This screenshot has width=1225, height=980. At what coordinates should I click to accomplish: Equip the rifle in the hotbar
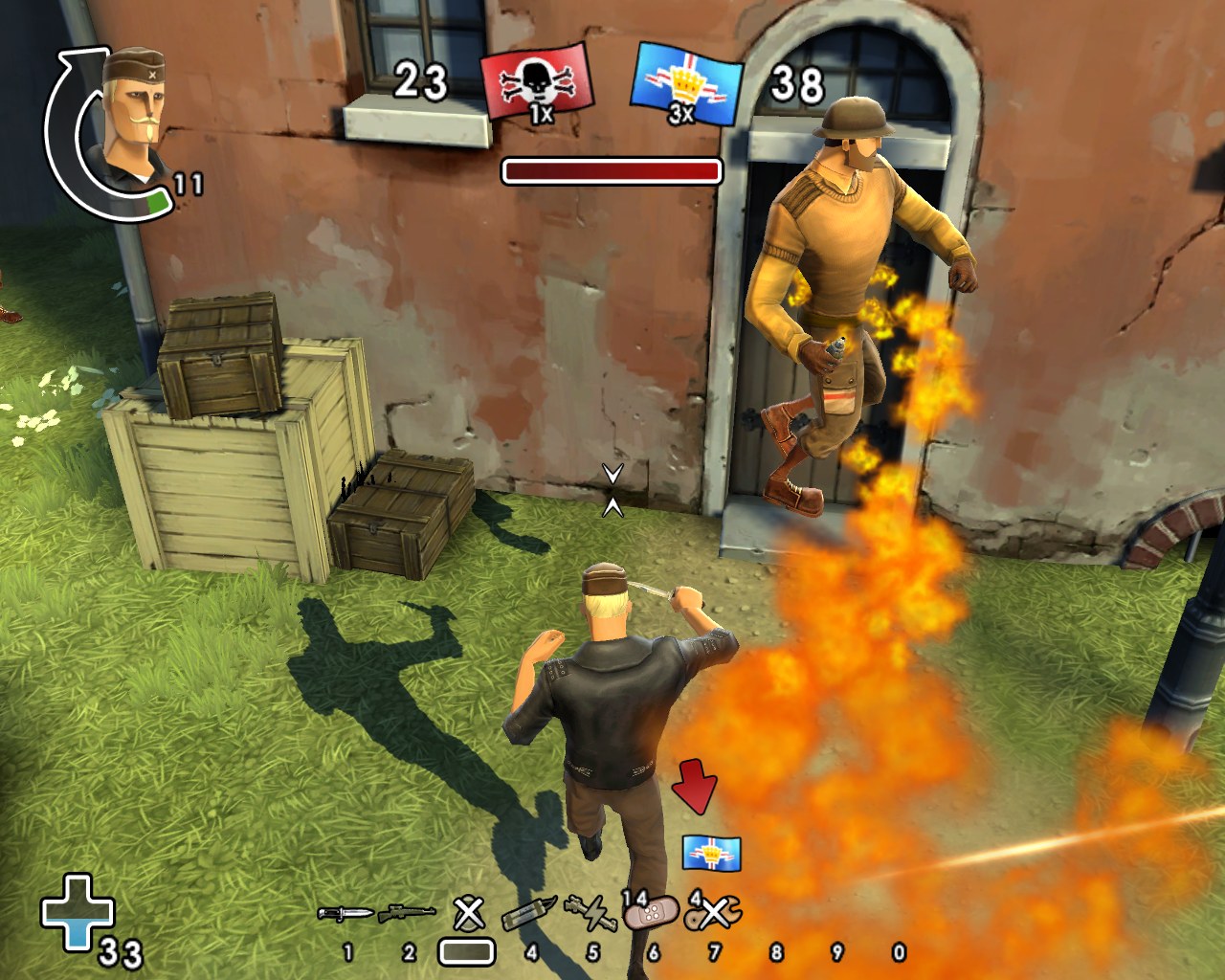pos(407,914)
